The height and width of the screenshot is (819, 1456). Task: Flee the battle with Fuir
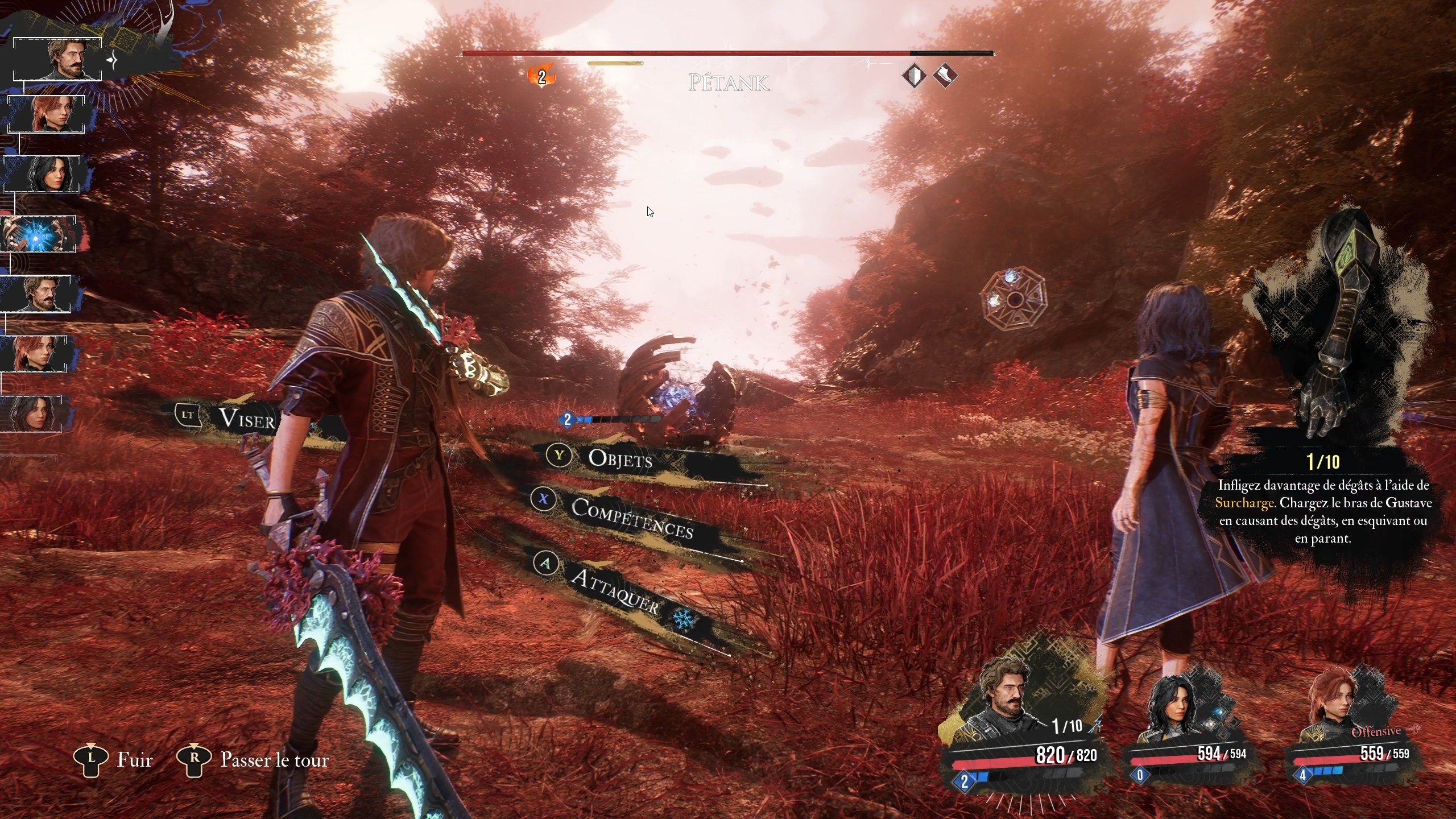pos(134,760)
